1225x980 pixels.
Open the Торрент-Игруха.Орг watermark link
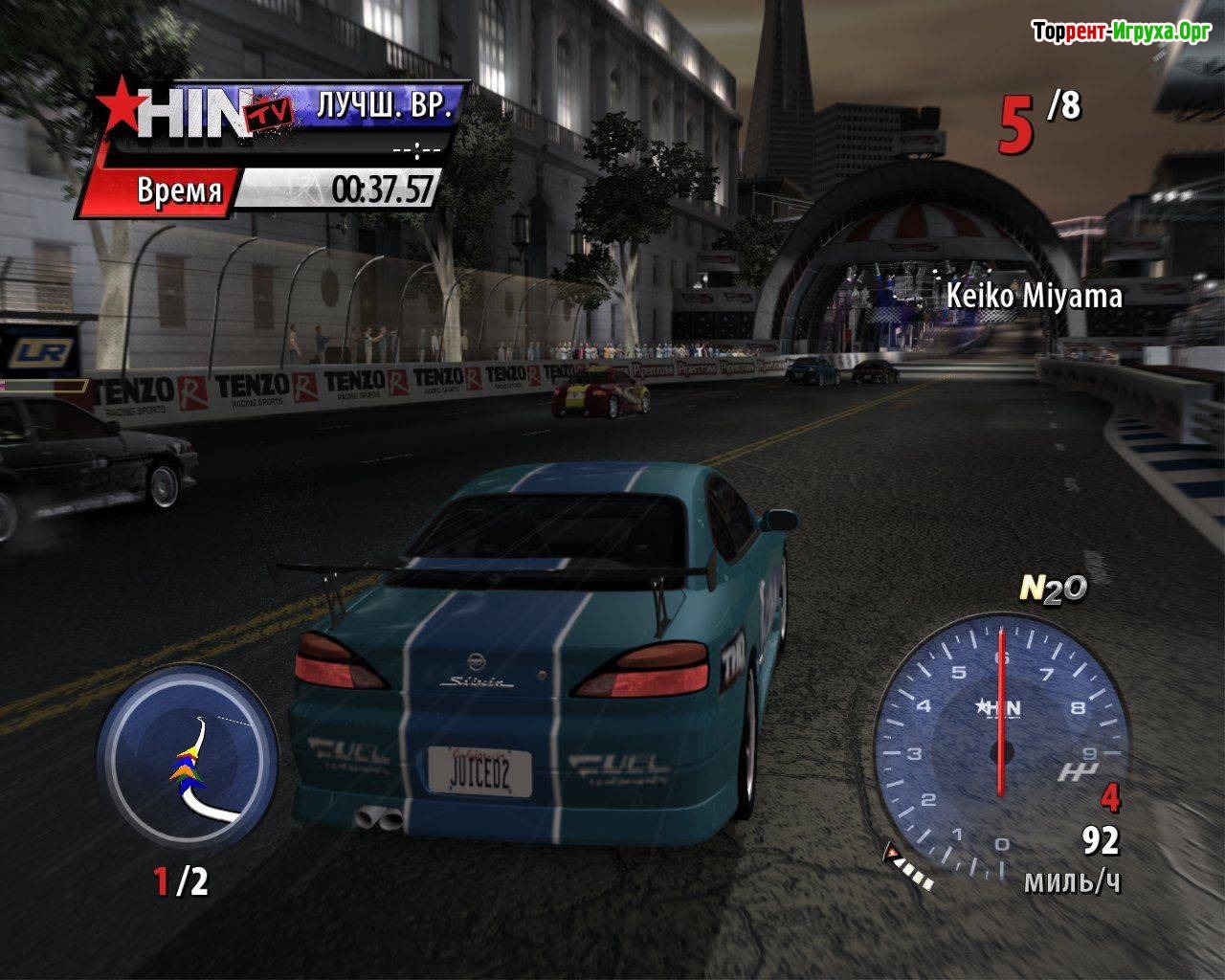1122,33
